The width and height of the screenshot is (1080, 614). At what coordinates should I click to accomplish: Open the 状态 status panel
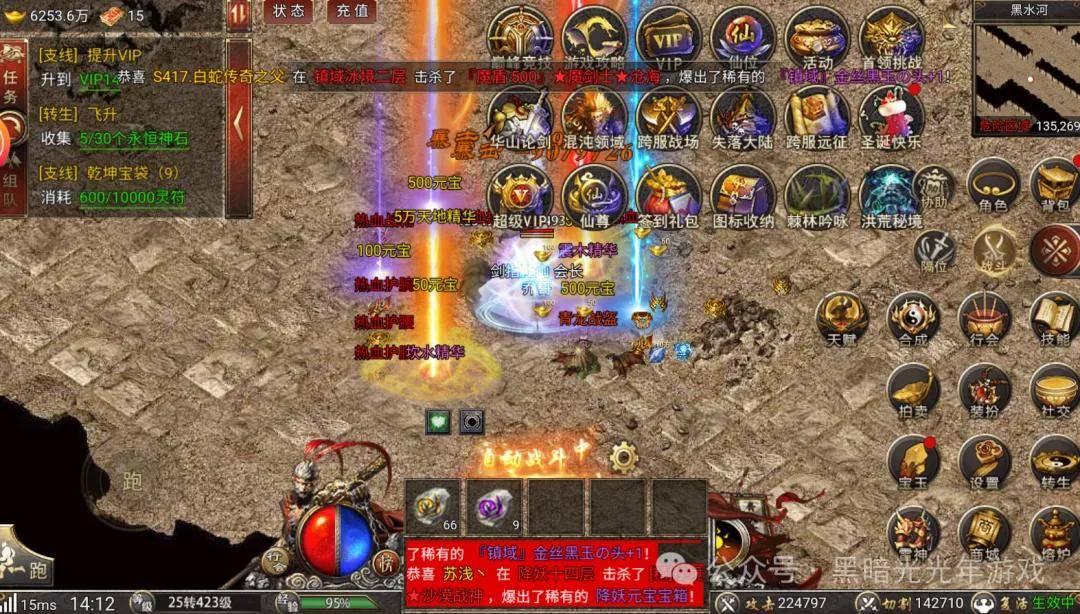289,11
